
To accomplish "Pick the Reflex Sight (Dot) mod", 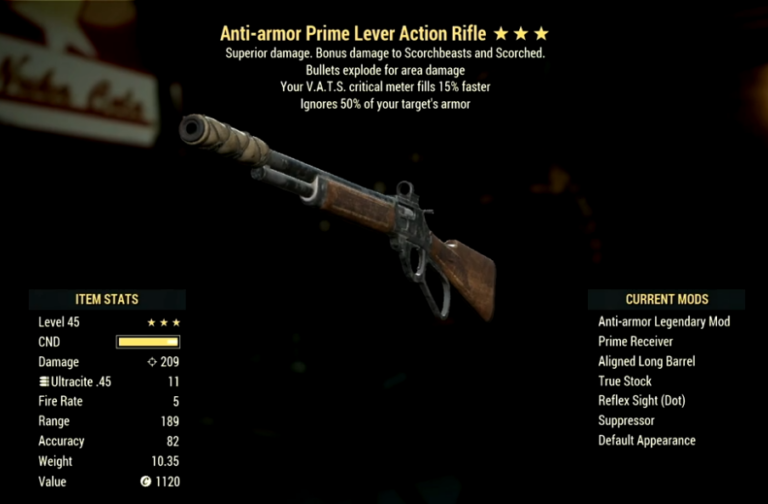I will [641, 401].
